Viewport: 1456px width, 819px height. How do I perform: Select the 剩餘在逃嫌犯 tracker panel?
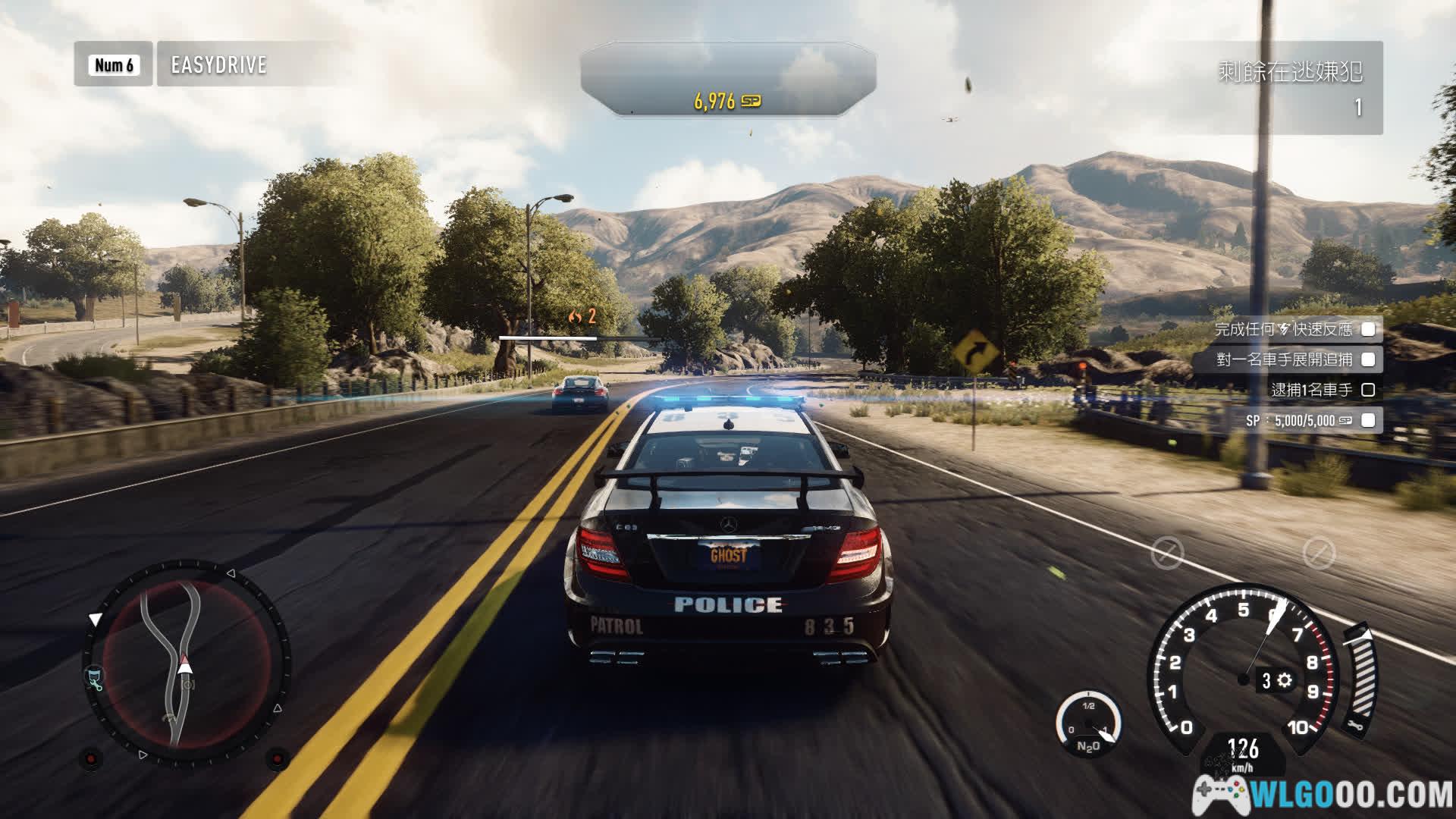[x=1289, y=88]
